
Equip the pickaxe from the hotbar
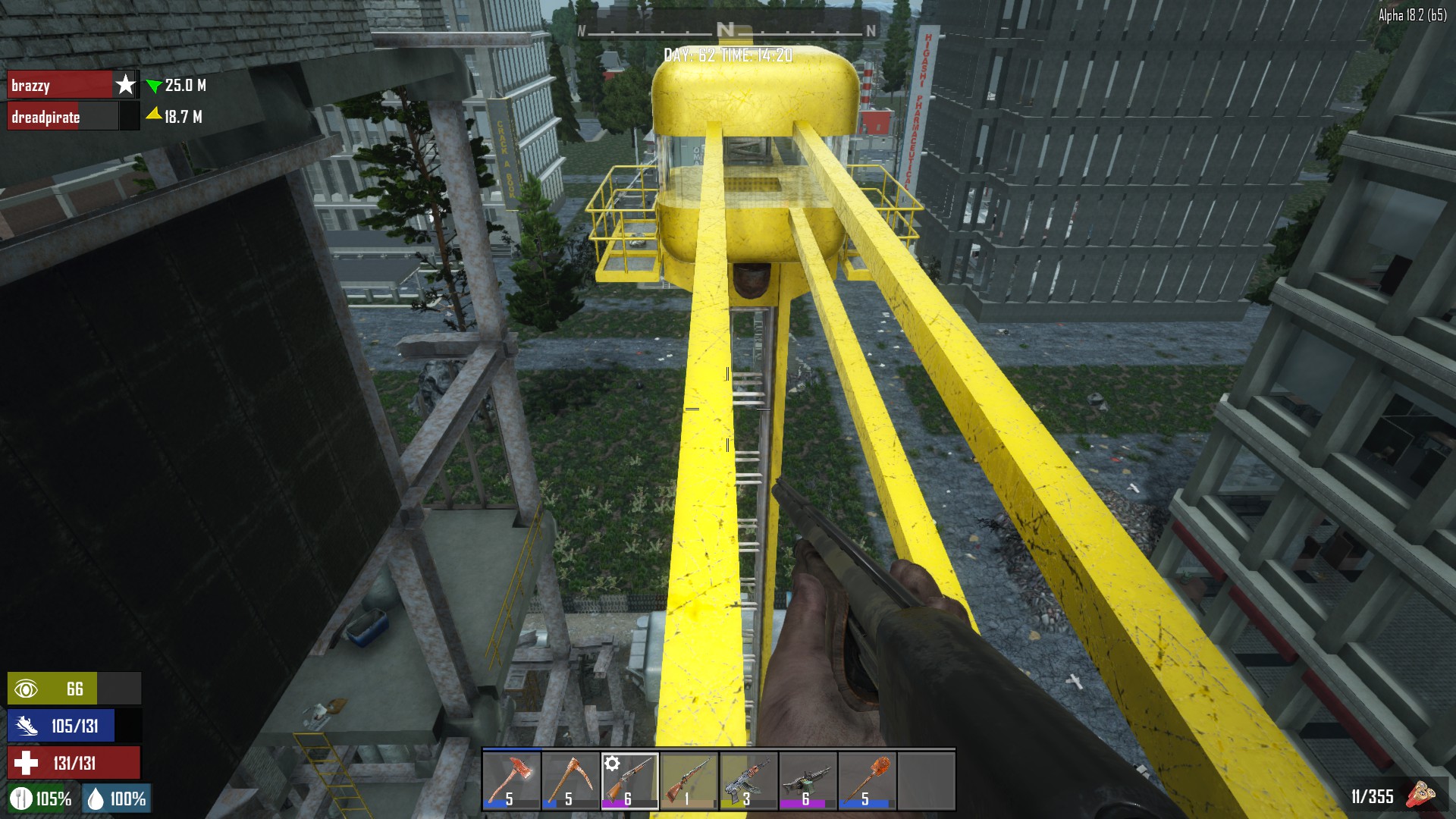(x=571, y=780)
